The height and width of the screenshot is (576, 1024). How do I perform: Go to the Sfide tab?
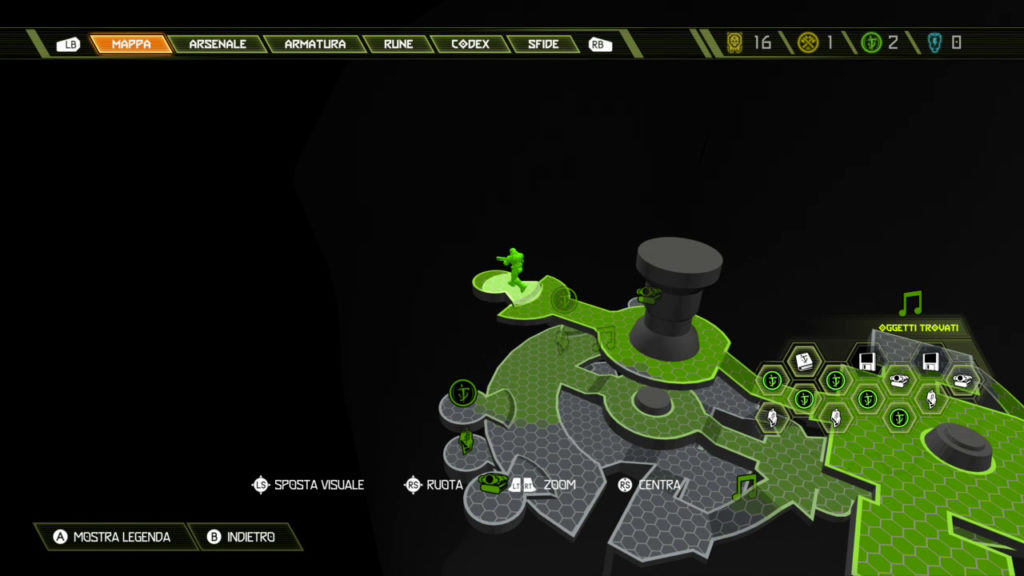click(543, 44)
